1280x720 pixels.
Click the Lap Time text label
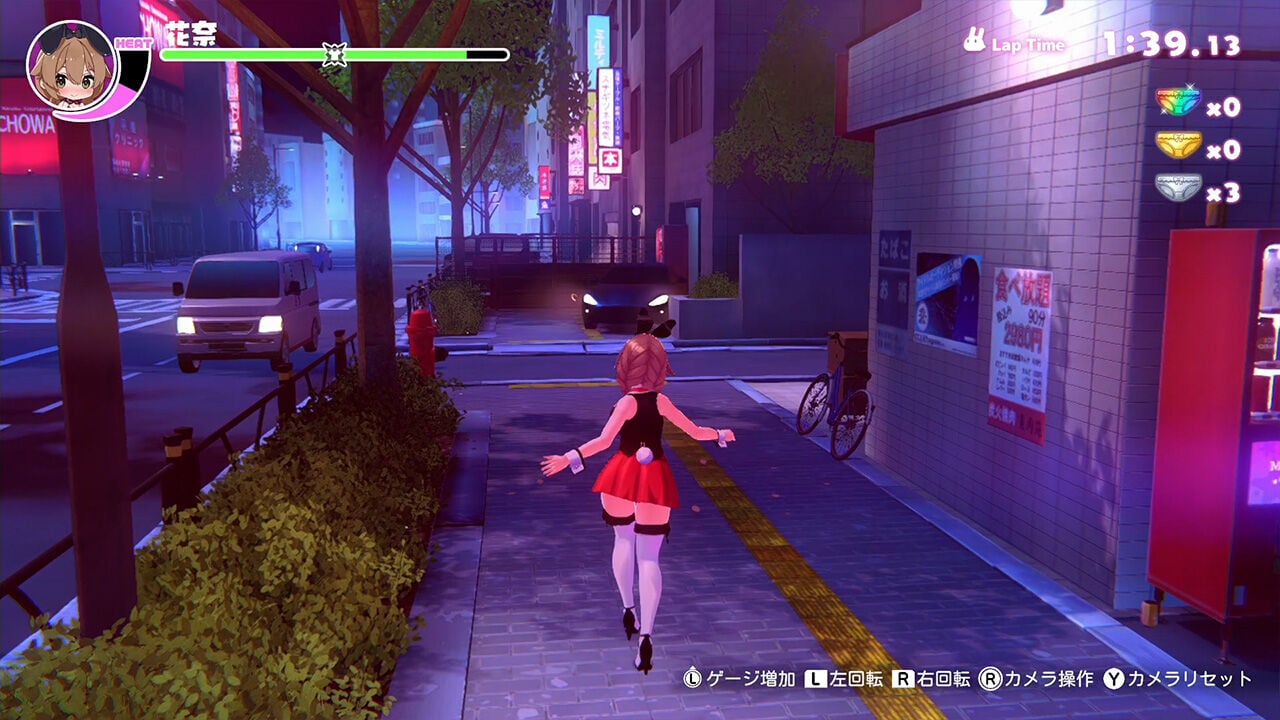[1029, 43]
